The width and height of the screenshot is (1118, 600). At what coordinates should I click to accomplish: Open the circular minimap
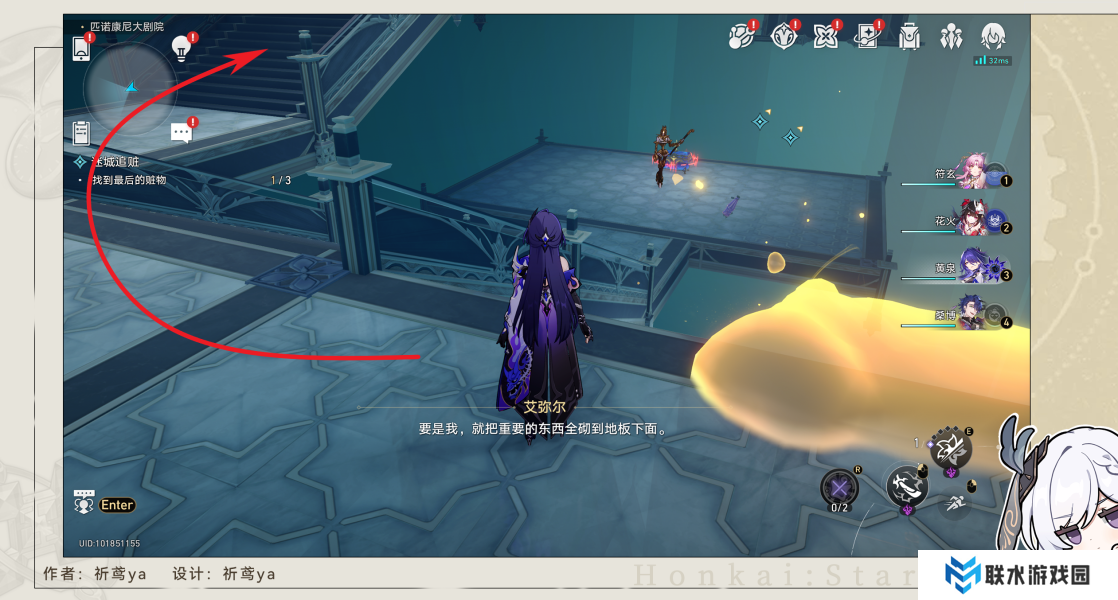[x=130, y=88]
